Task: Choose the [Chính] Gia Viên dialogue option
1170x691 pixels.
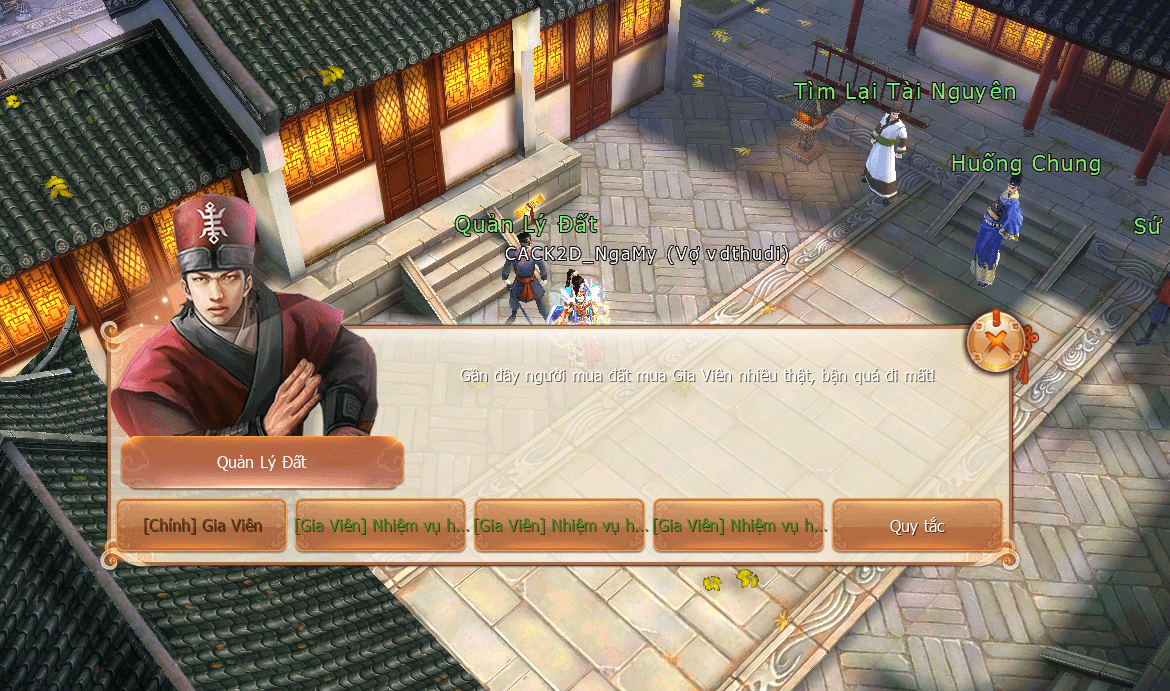Action: 202,526
